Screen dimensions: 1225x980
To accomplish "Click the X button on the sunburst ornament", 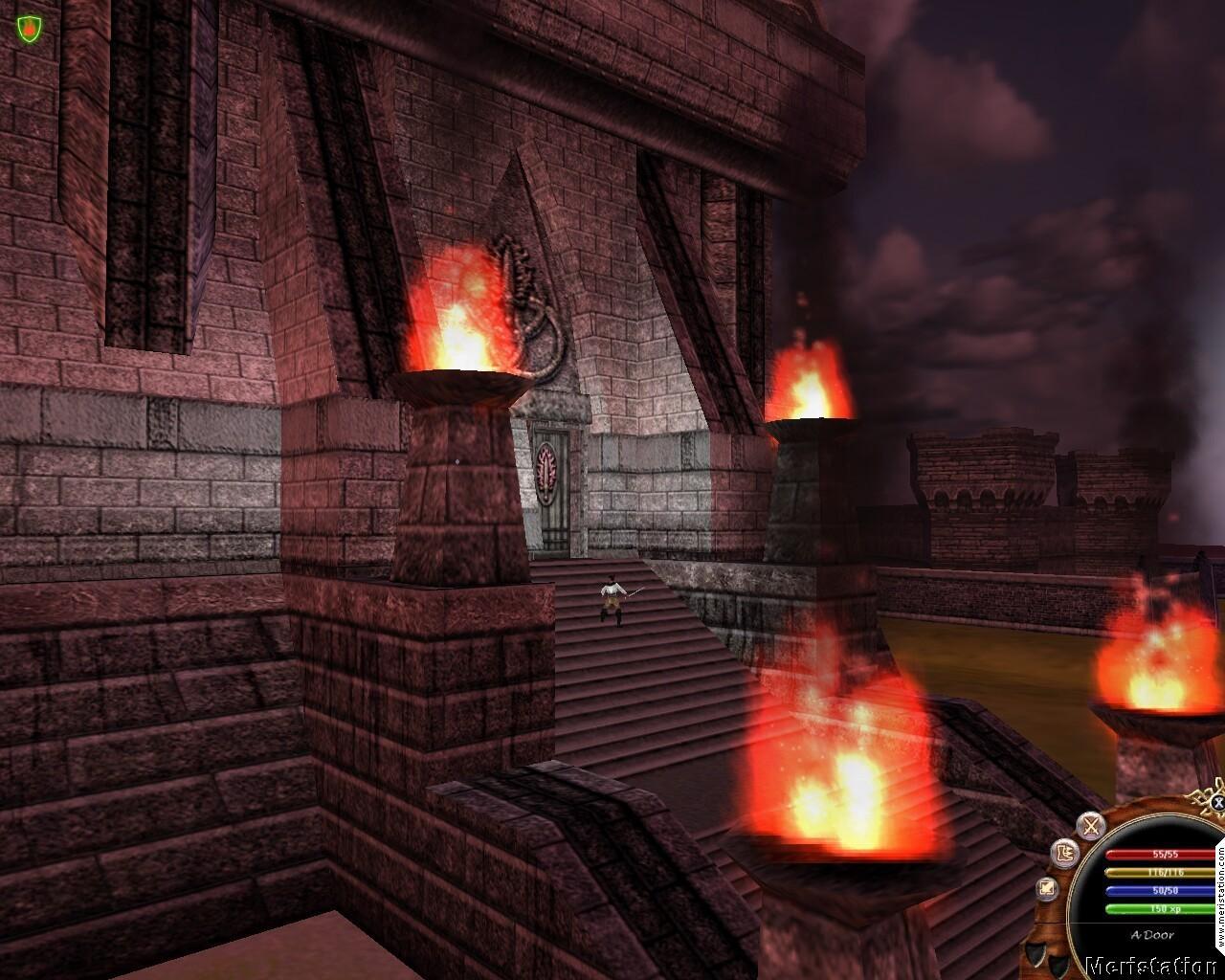I will (x=1217, y=803).
